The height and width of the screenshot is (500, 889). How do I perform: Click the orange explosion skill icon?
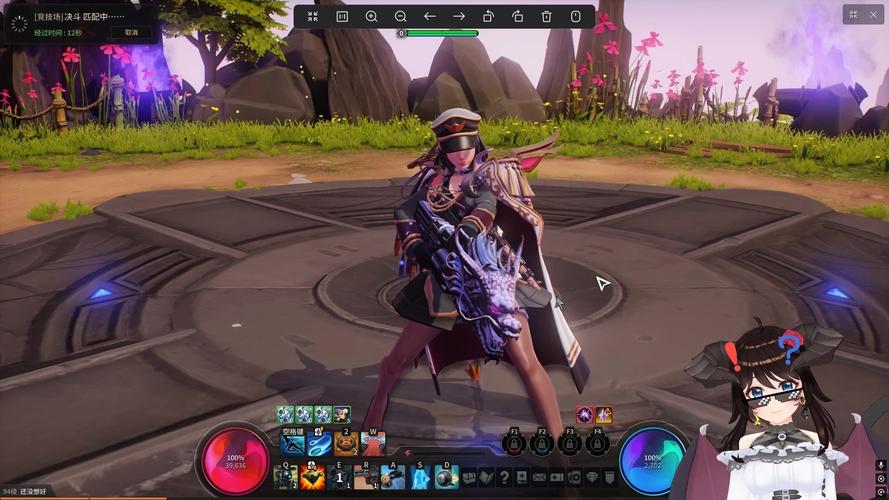click(313, 477)
